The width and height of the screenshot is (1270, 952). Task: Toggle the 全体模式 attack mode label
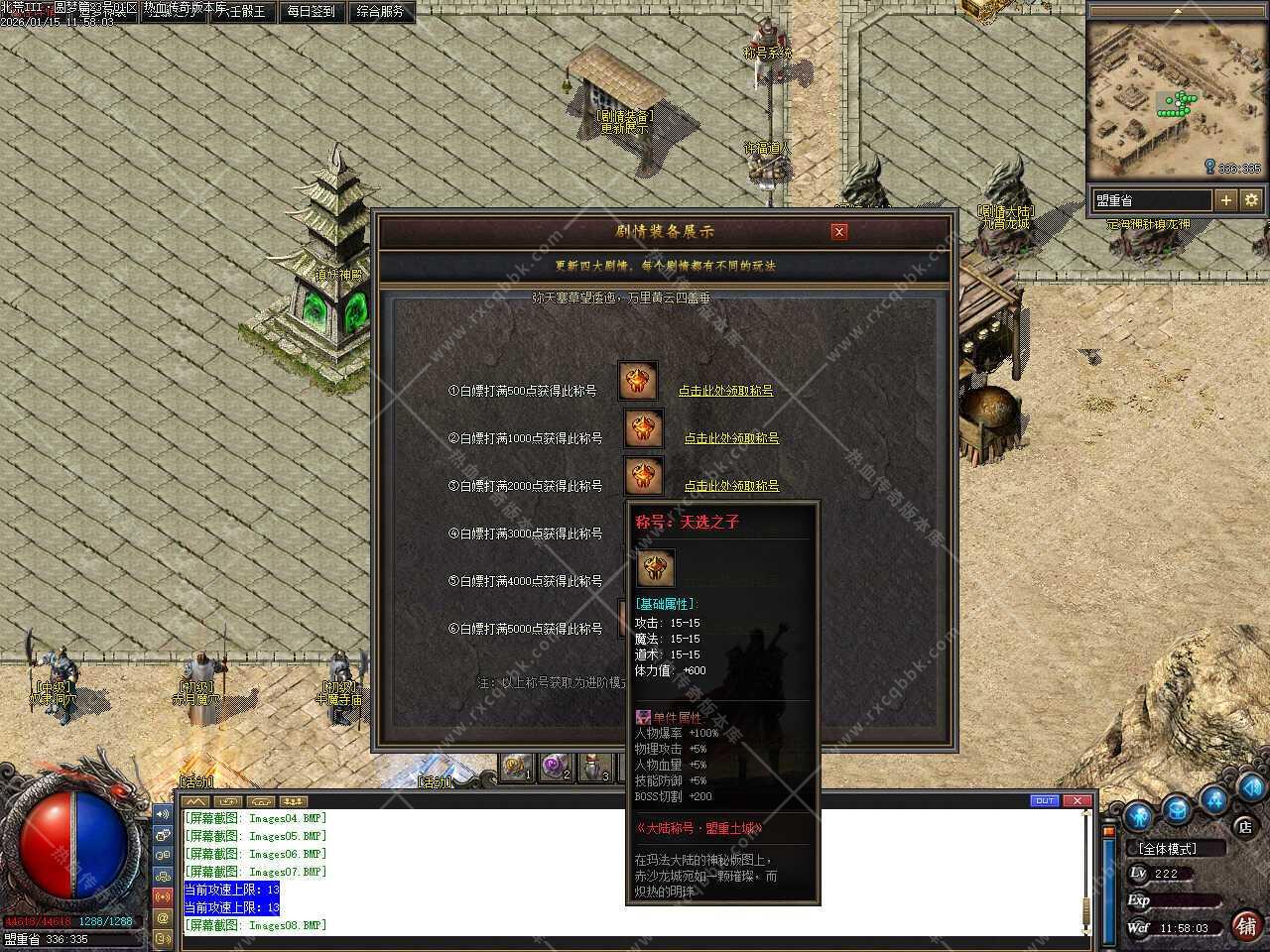[1168, 849]
